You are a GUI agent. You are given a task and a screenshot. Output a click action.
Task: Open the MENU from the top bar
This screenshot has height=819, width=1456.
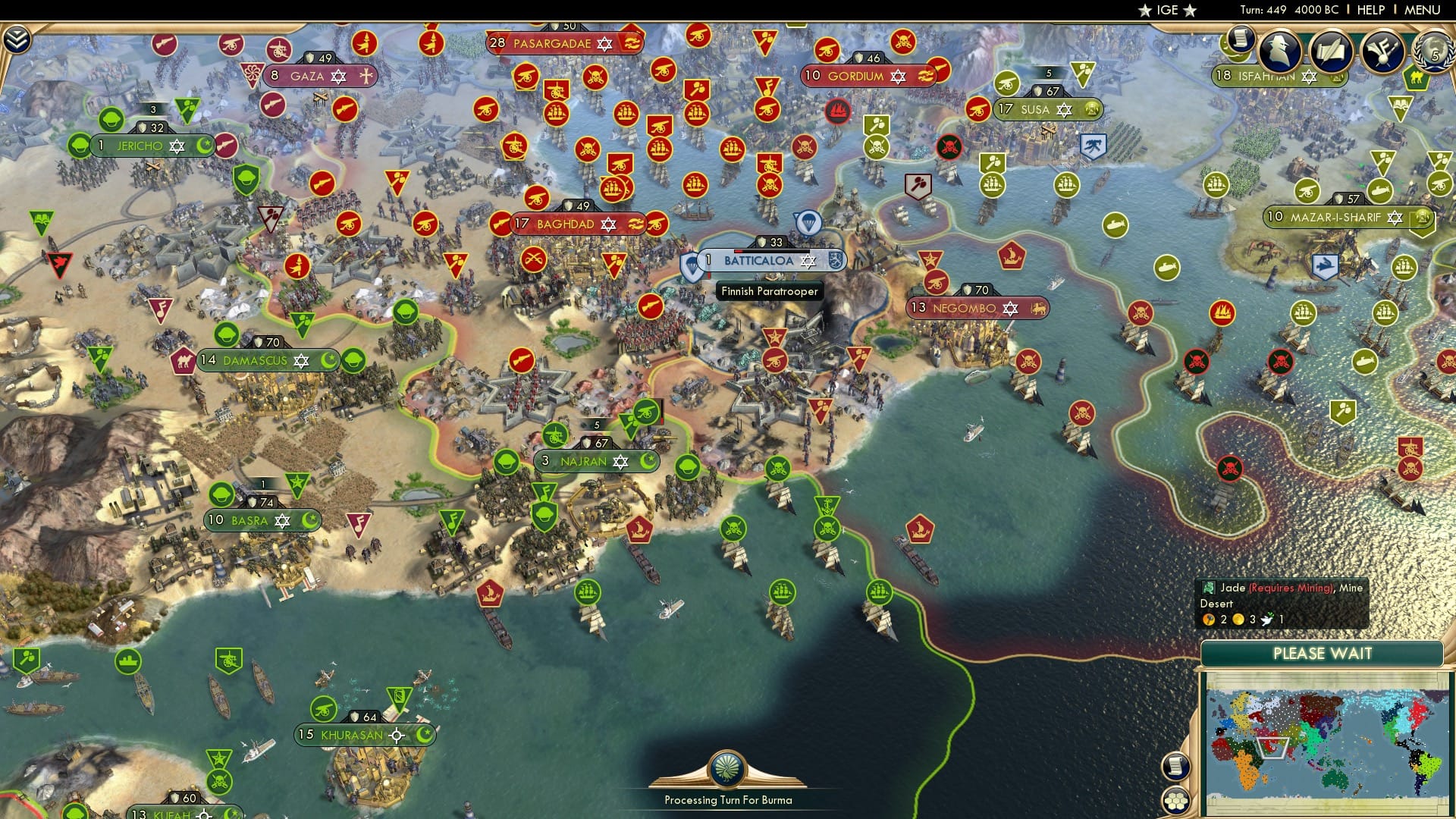click(1422, 9)
